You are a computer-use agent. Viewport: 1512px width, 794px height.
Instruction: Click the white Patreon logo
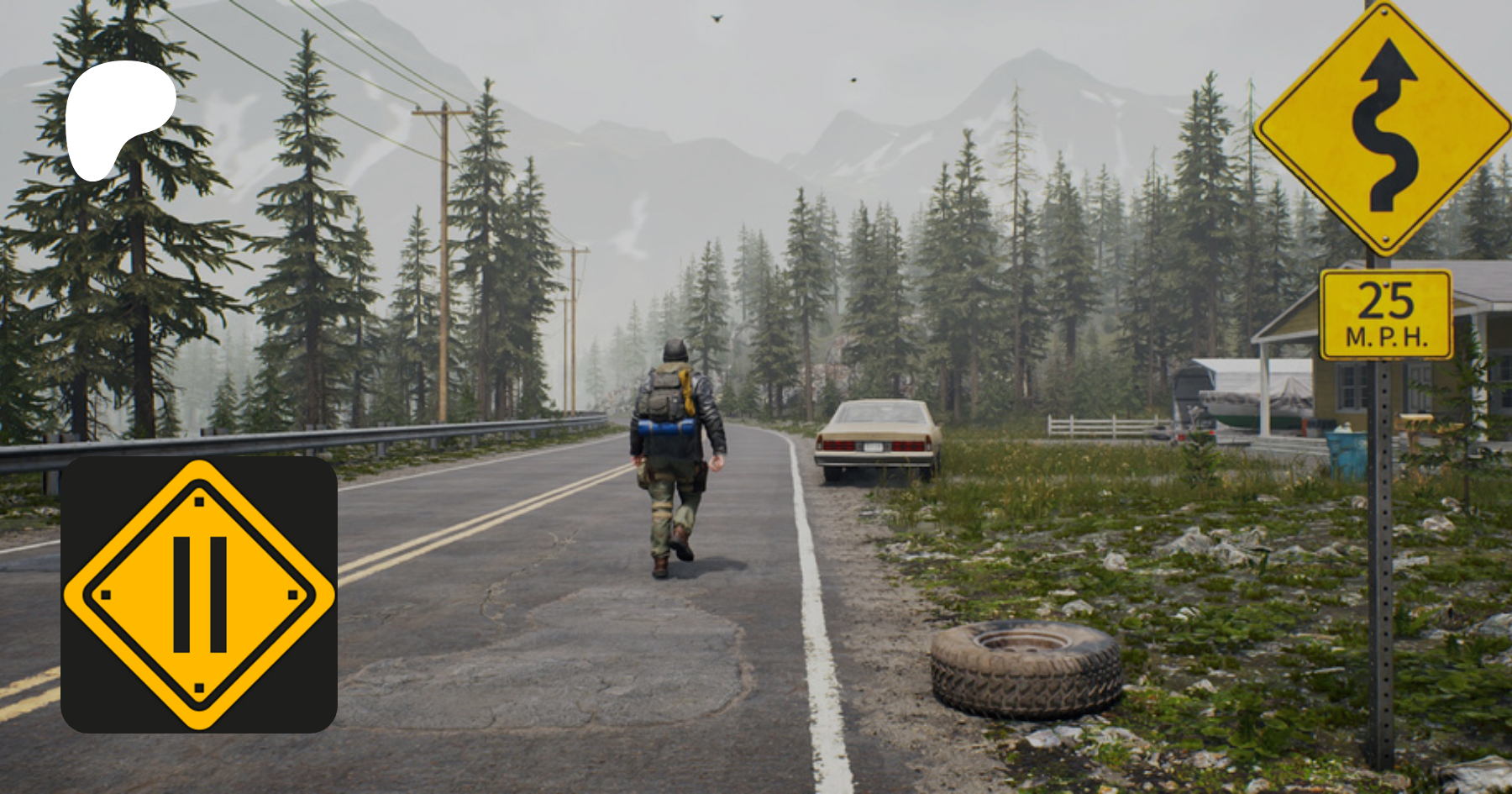[x=118, y=116]
